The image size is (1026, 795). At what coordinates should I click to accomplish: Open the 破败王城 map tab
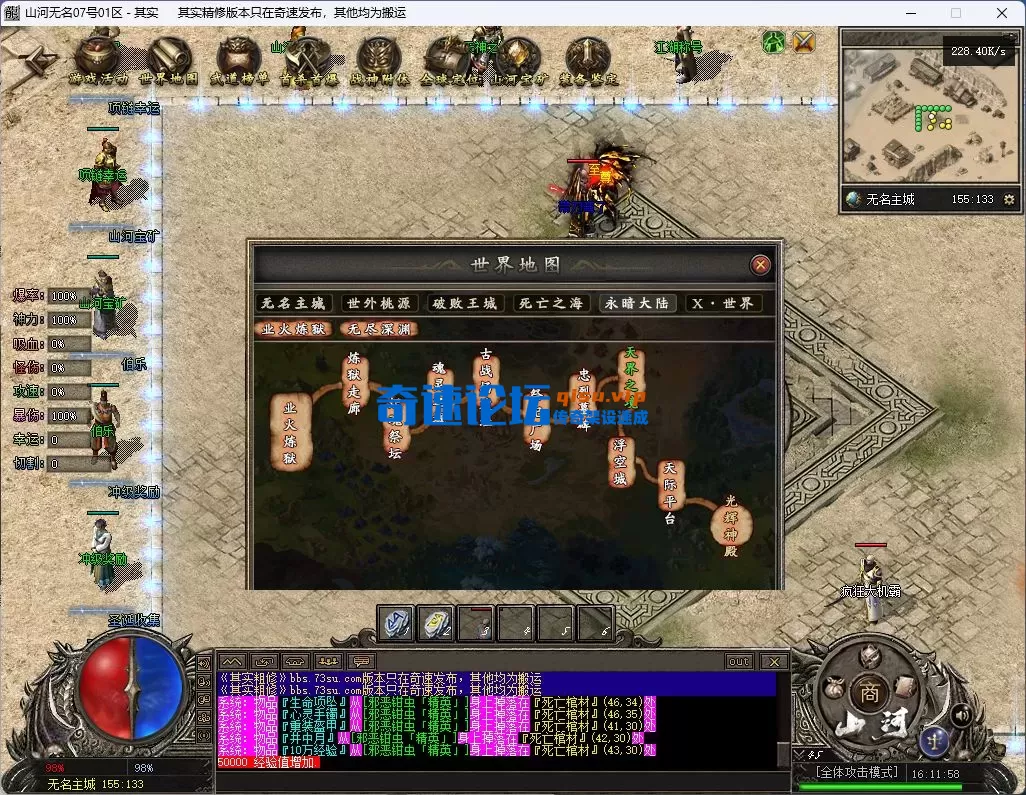(464, 303)
